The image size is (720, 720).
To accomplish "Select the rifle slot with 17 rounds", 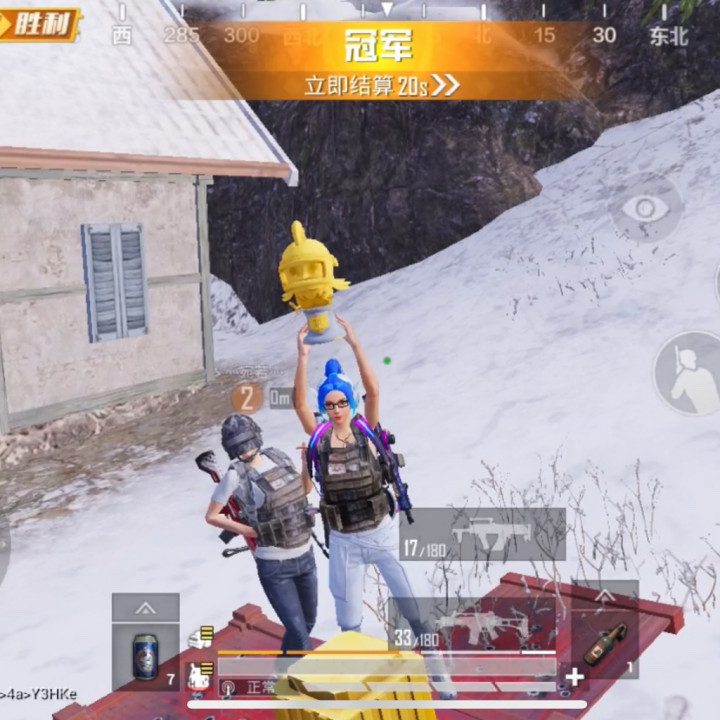I will click(483, 535).
